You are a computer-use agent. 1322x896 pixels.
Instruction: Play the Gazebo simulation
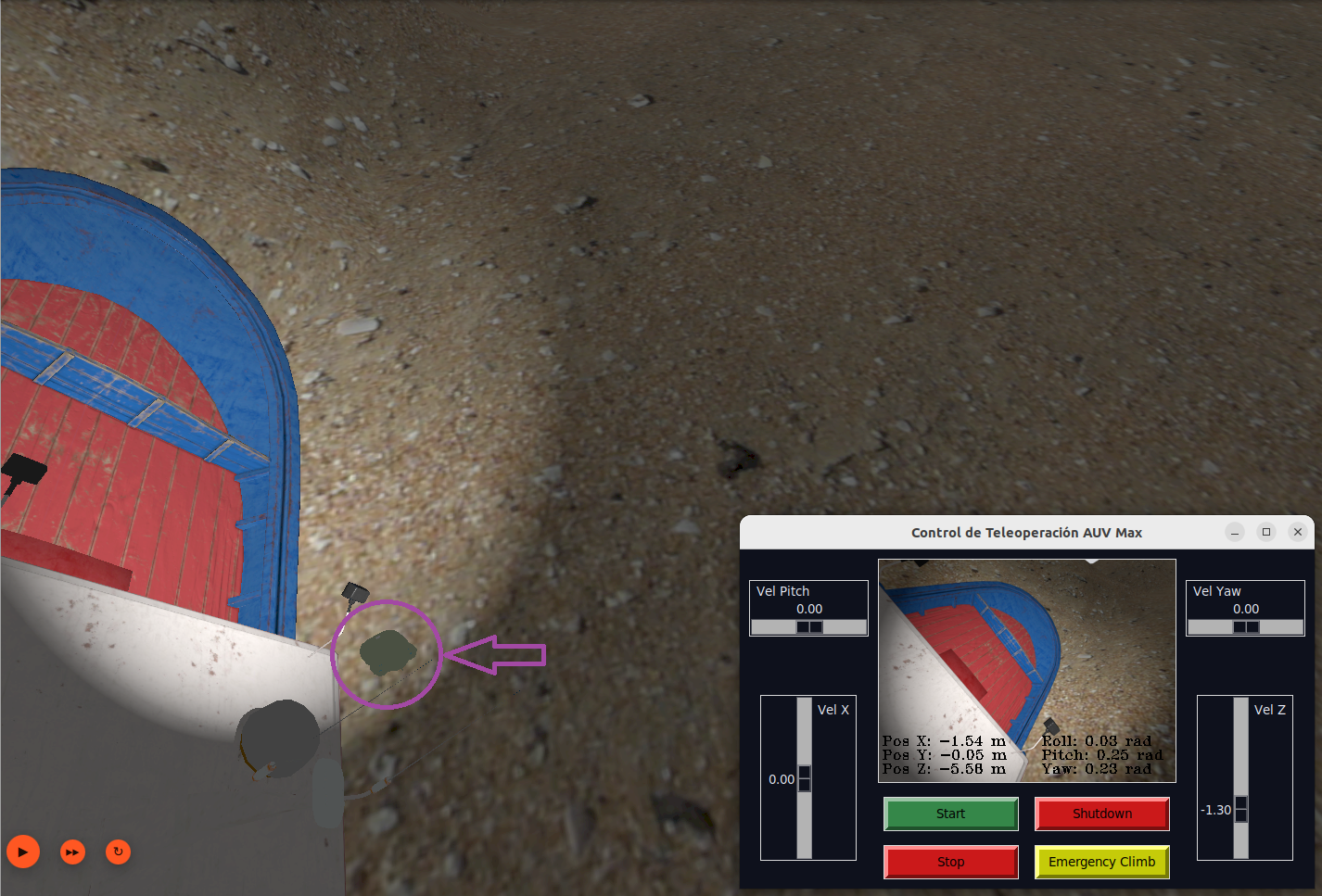point(22,852)
